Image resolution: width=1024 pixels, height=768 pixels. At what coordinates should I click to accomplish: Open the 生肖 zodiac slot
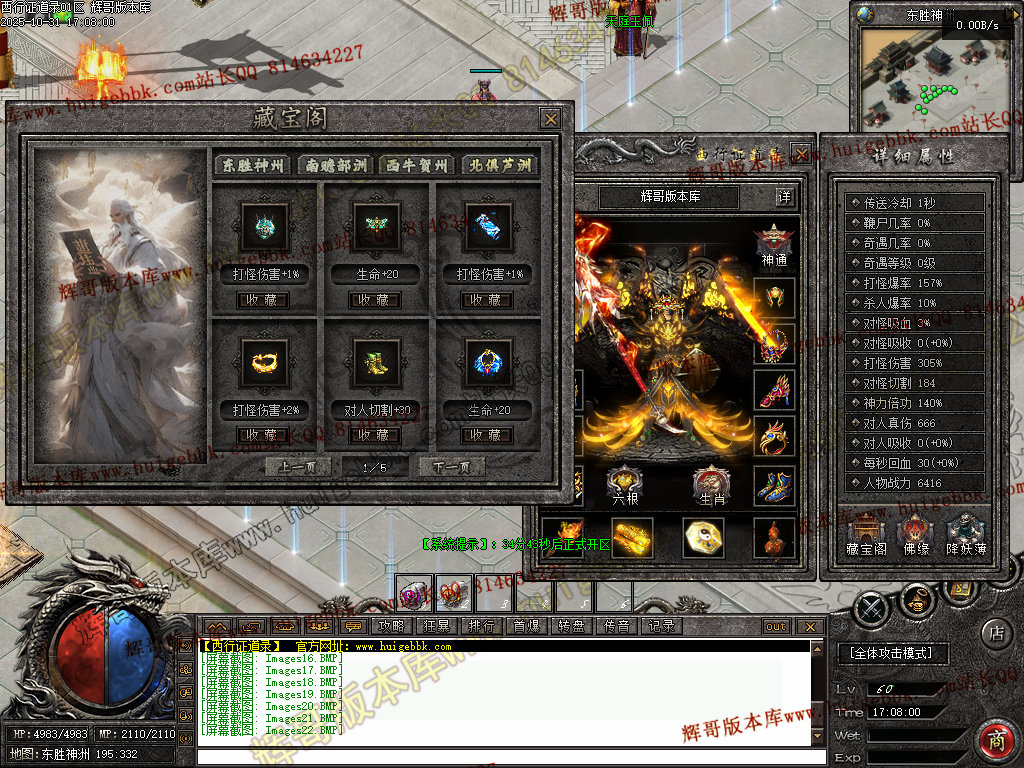point(711,486)
